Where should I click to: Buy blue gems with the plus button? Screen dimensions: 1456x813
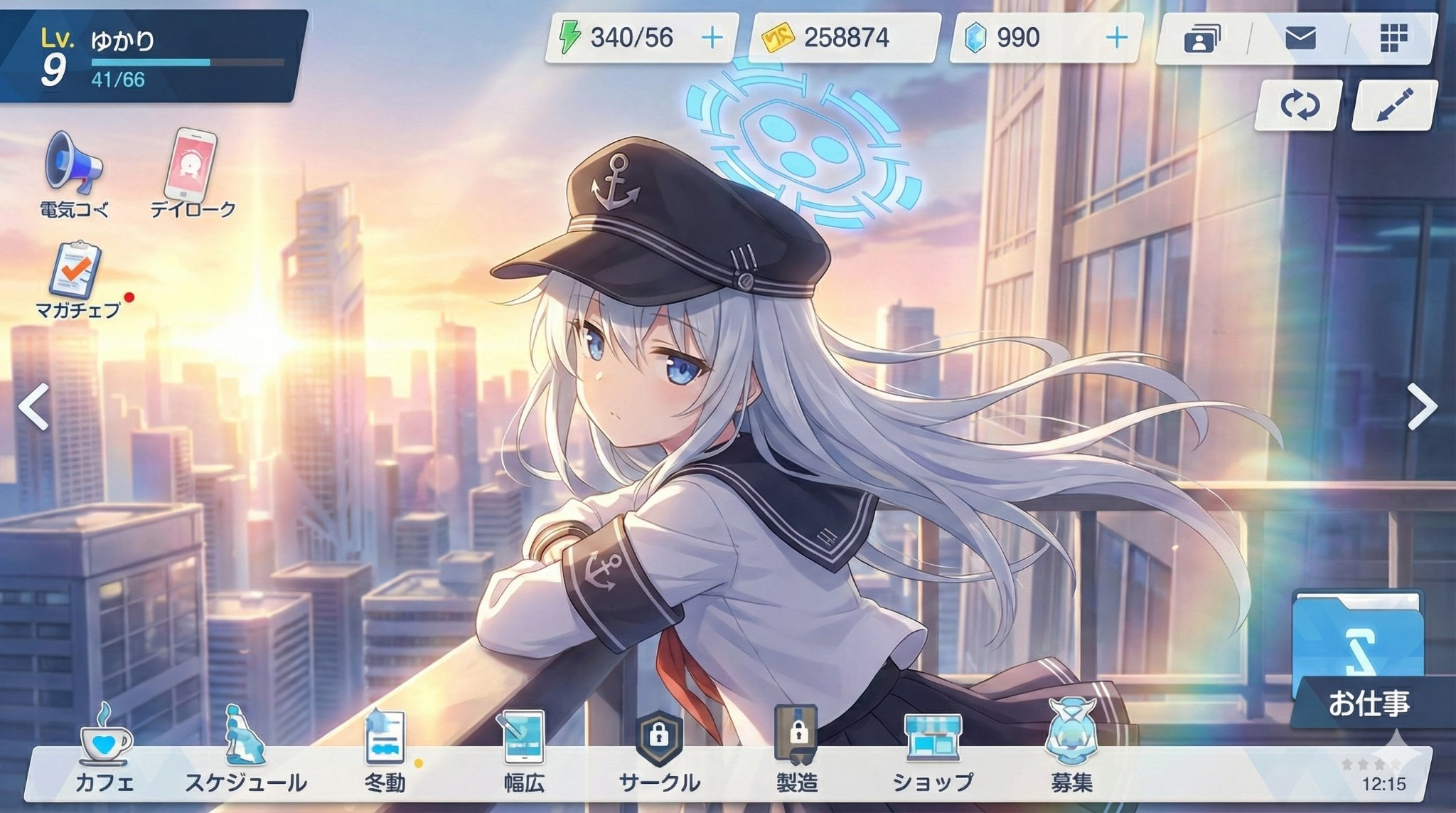[1117, 38]
